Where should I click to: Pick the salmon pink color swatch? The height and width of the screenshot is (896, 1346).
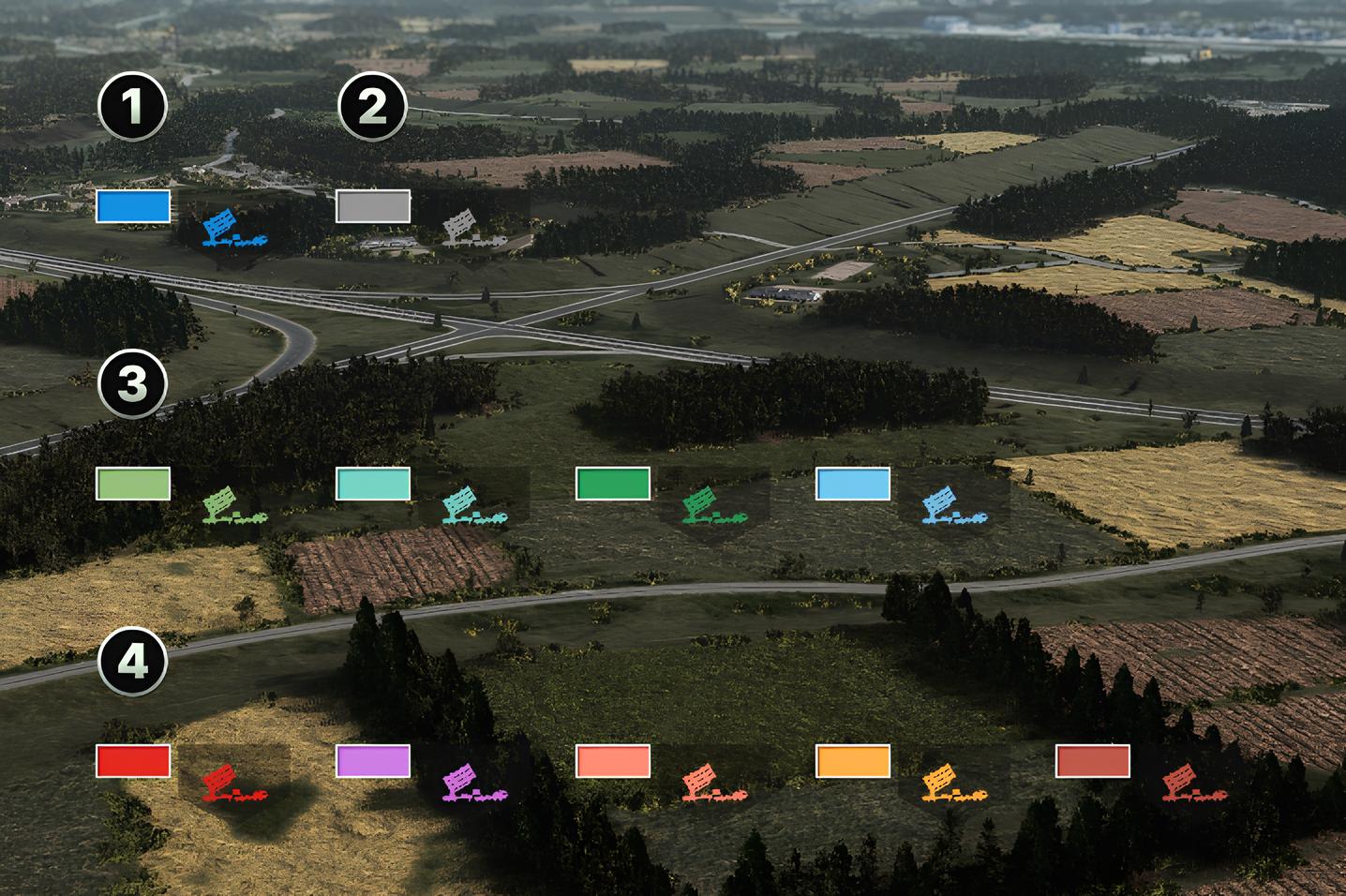(613, 761)
